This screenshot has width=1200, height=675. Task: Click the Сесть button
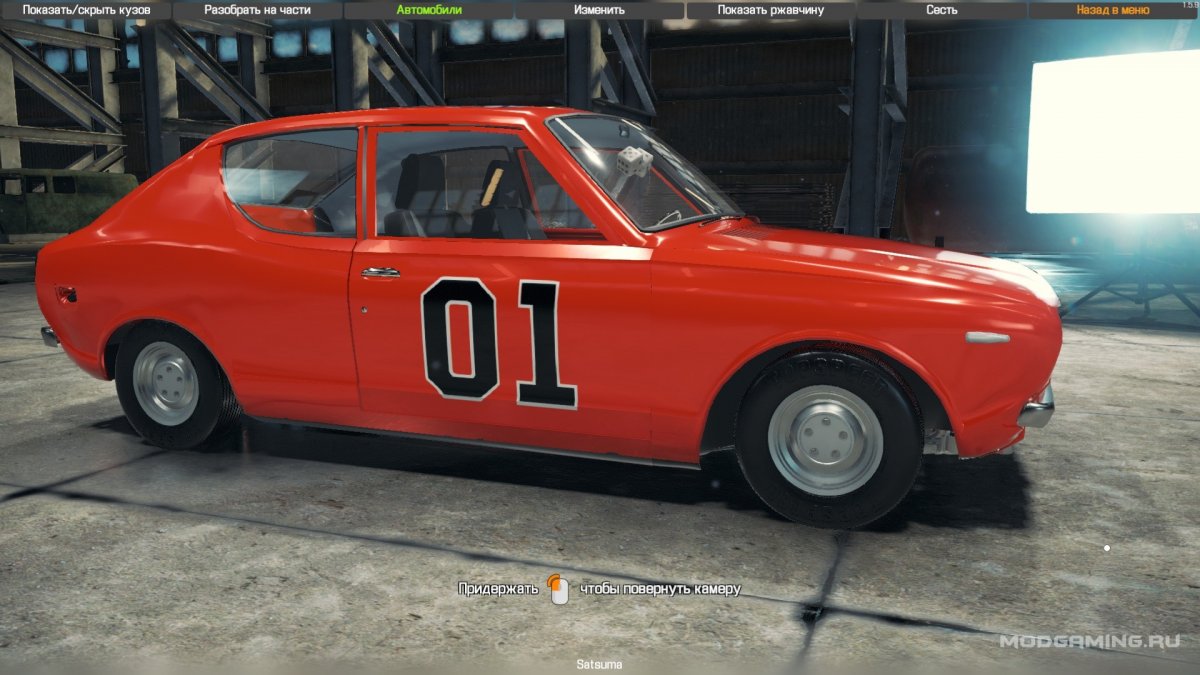point(941,10)
